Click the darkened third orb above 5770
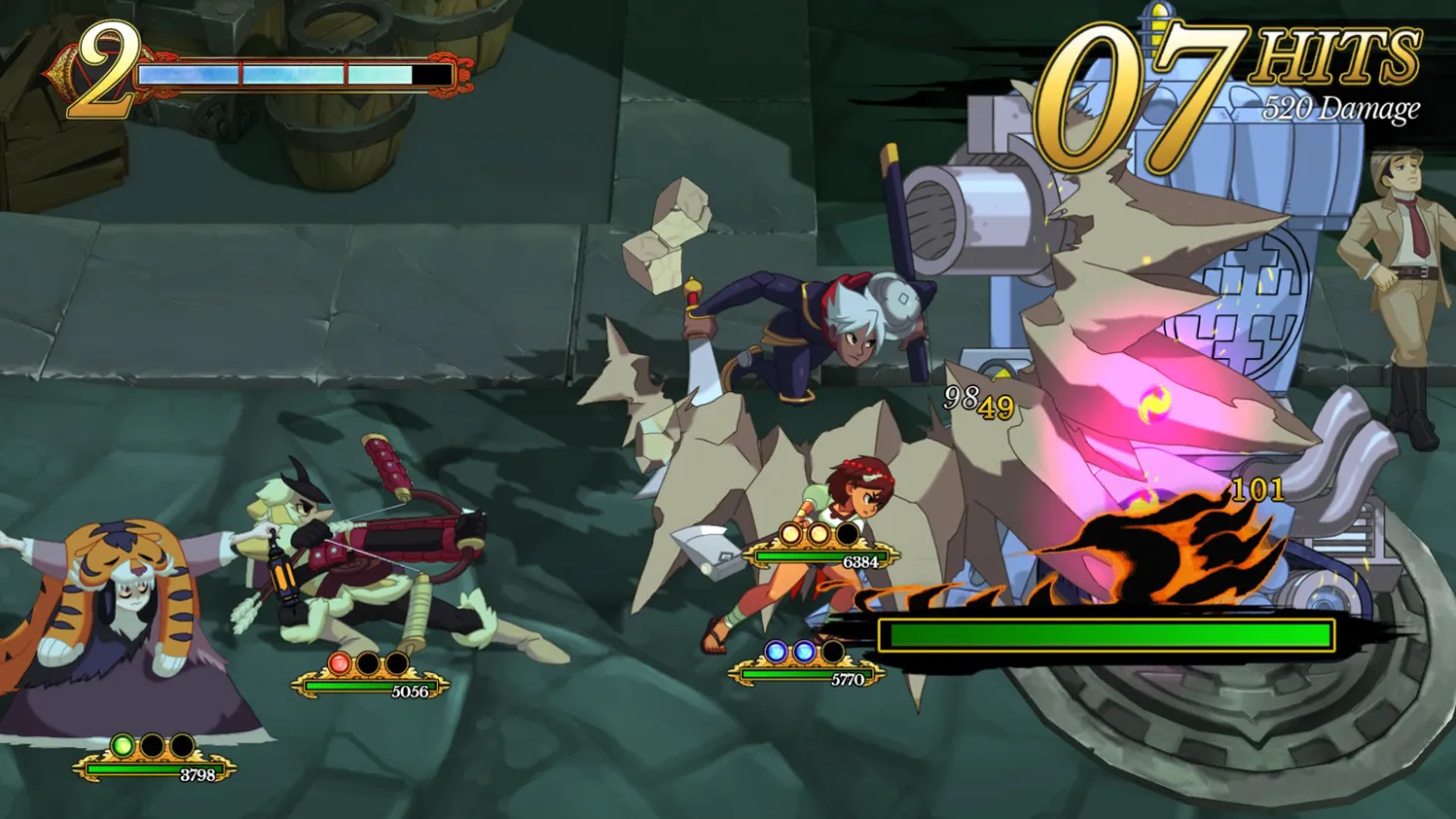Screen dimensions: 1456x819 (834, 652)
